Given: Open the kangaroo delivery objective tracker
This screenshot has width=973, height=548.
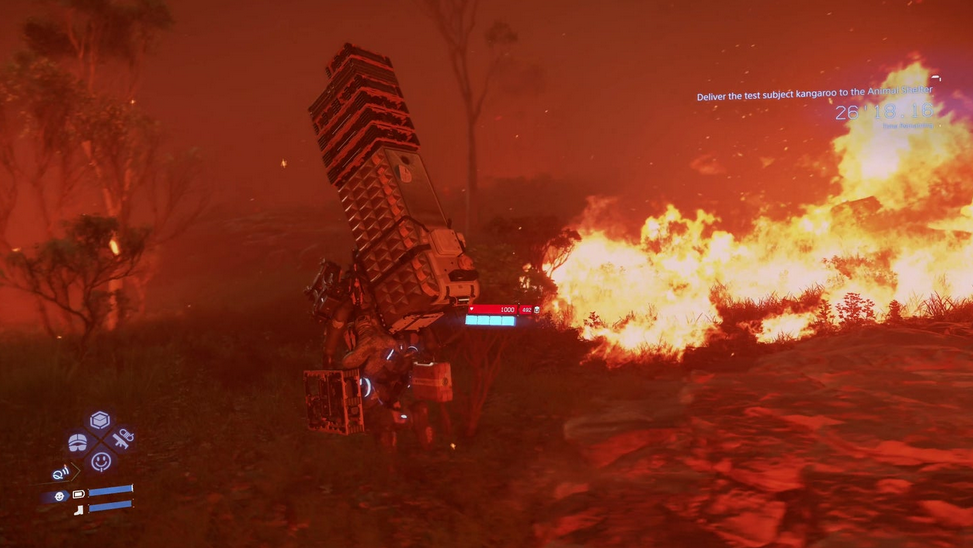Looking at the screenshot, I should (814, 95).
